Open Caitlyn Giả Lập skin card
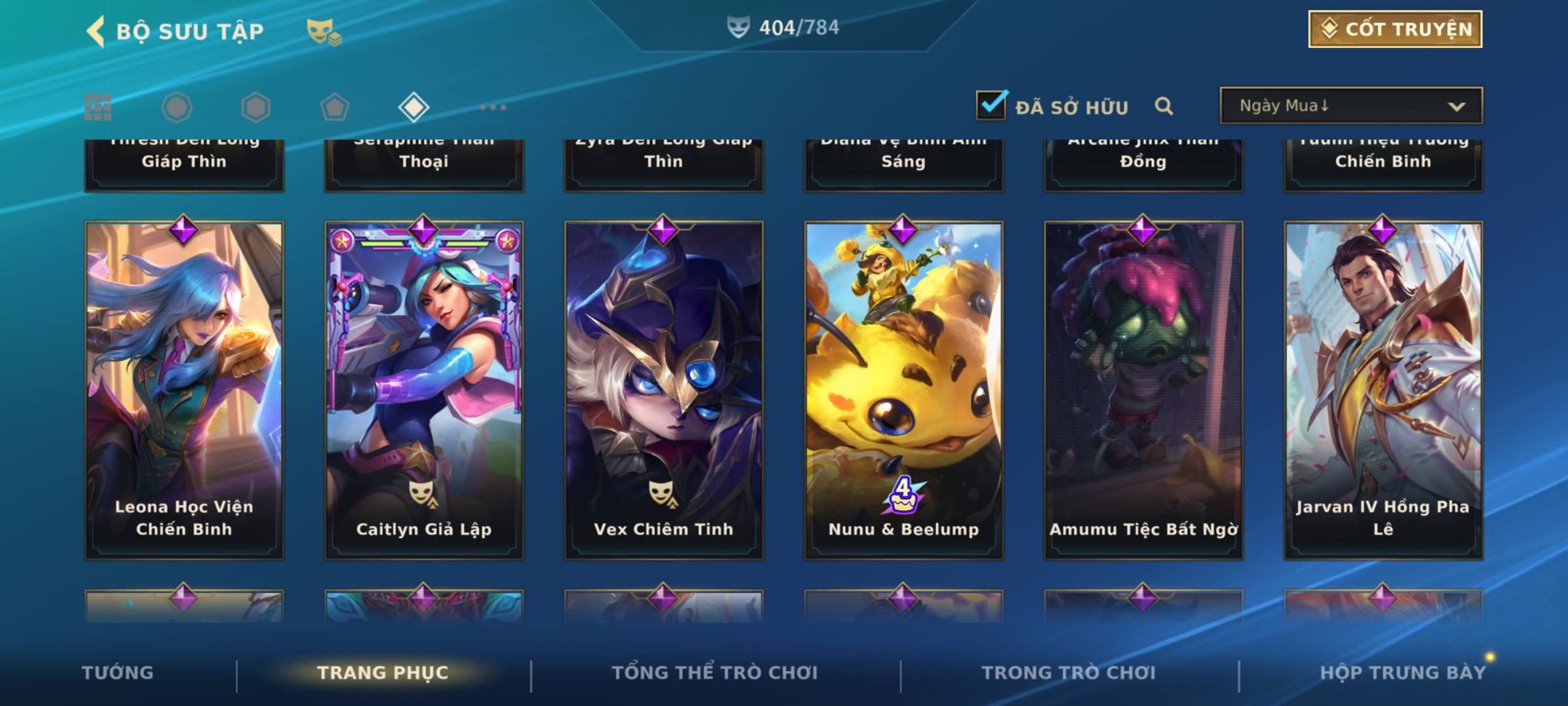 [424, 390]
